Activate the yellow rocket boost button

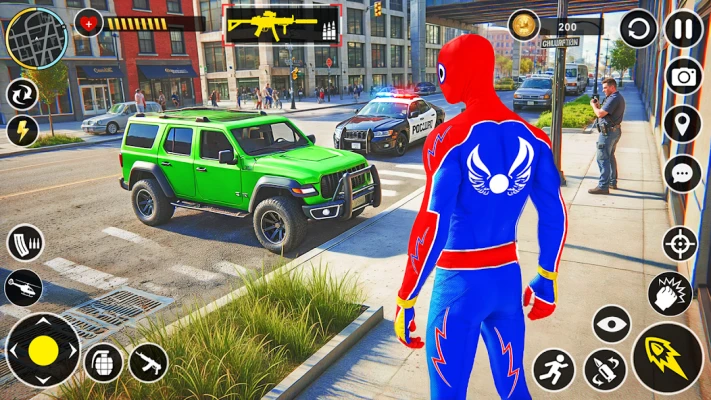pos(667,357)
